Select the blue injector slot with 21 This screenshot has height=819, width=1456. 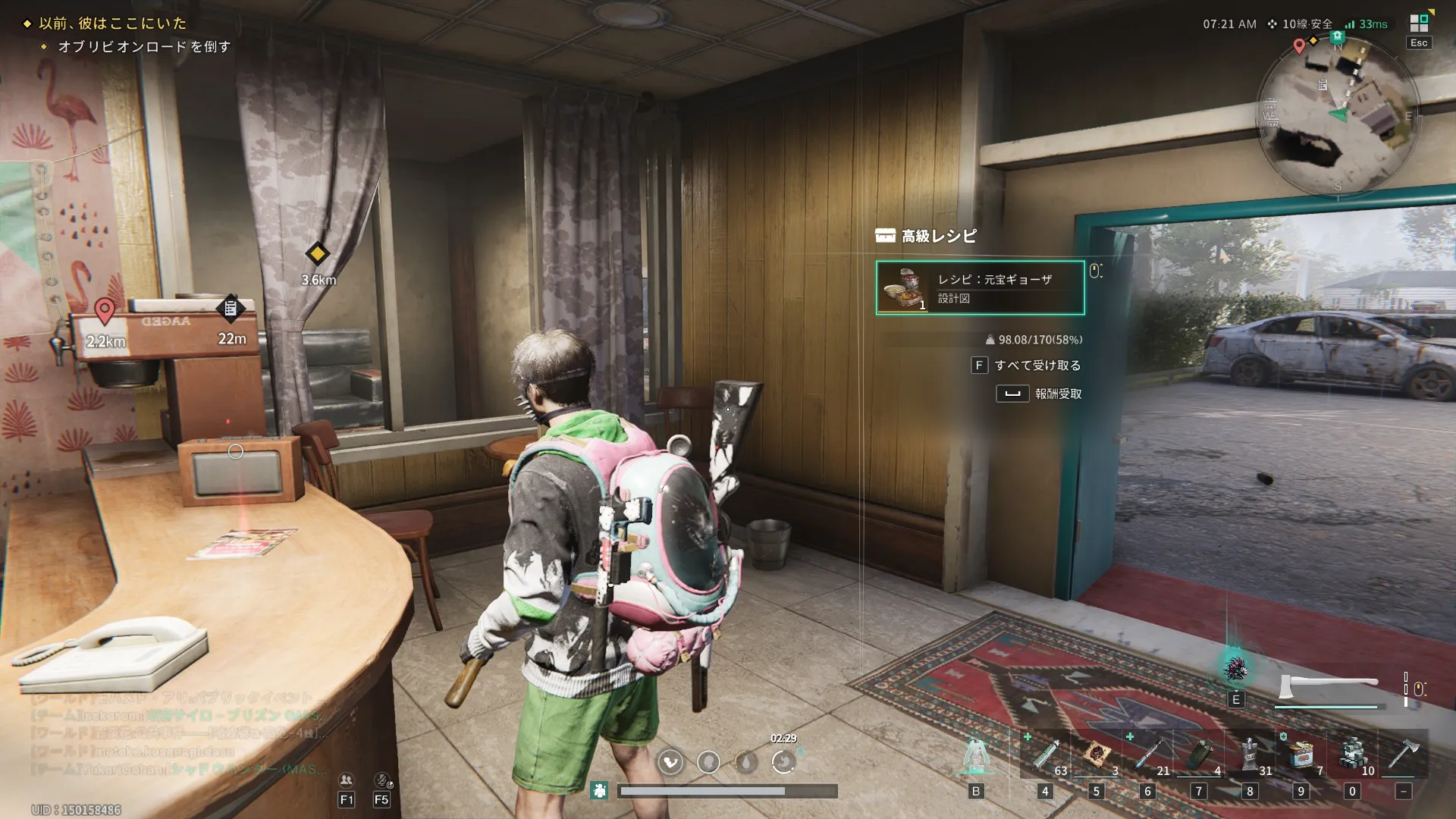(x=1147, y=755)
